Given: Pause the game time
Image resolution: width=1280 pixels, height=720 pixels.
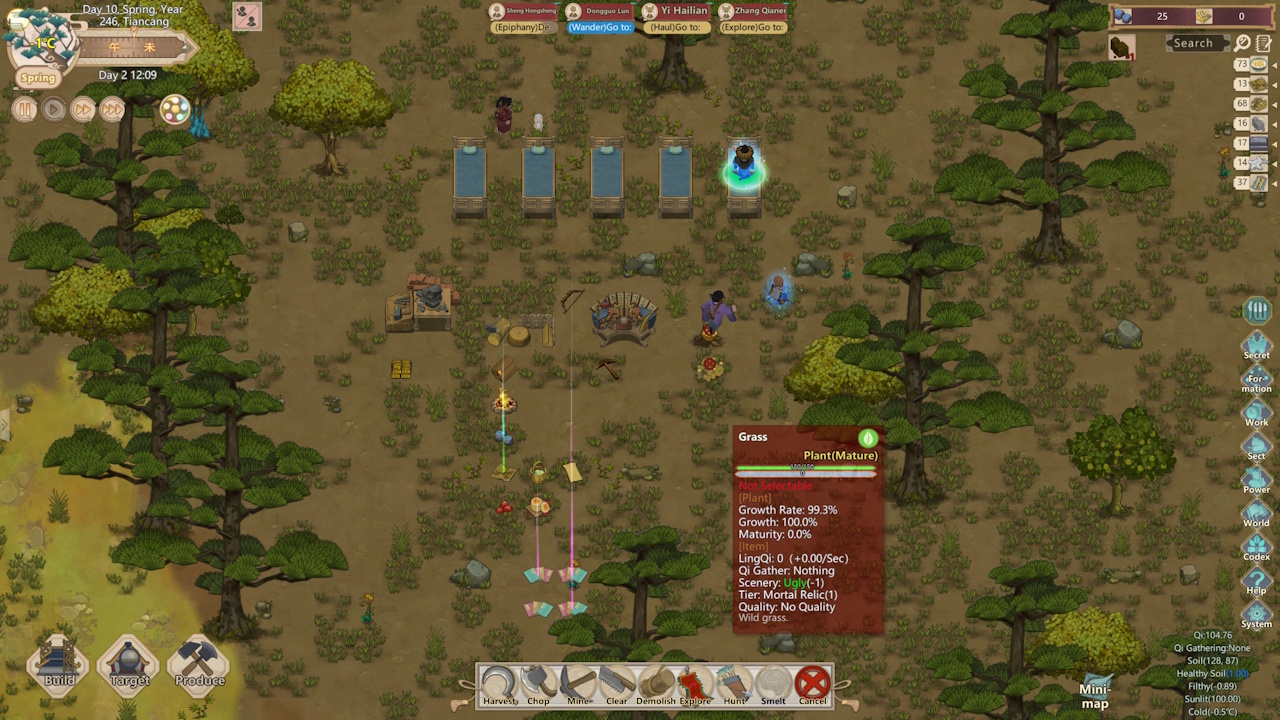Looking at the screenshot, I should click(x=25, y=110).
